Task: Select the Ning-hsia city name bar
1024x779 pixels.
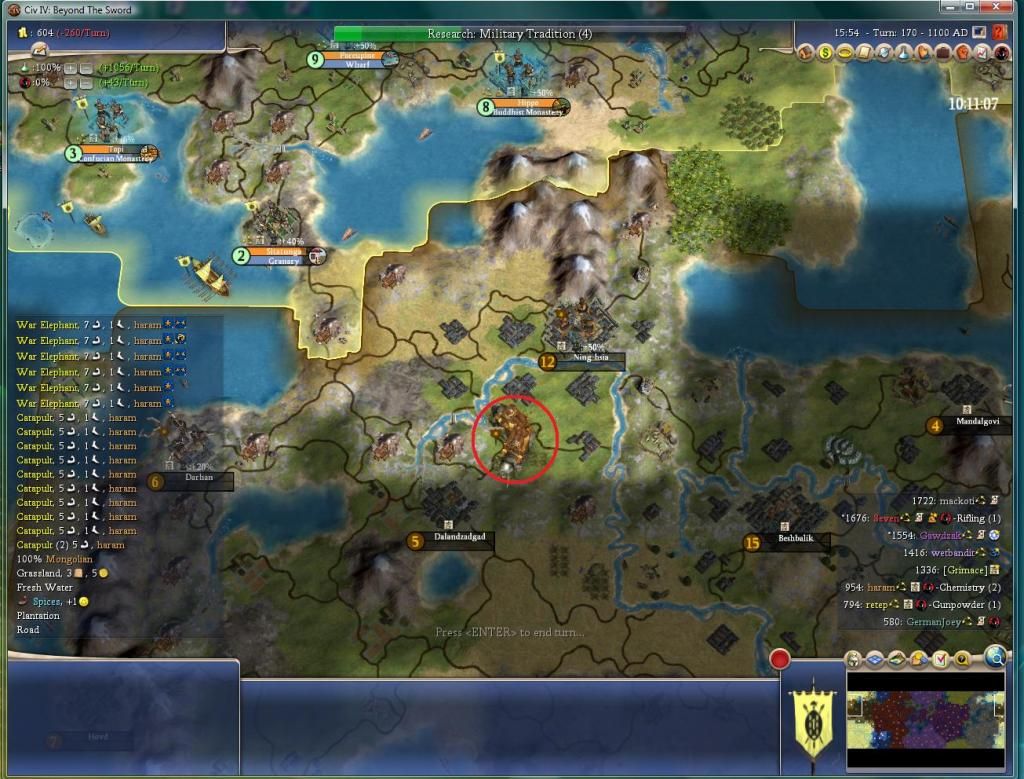Action: [584, 361]
